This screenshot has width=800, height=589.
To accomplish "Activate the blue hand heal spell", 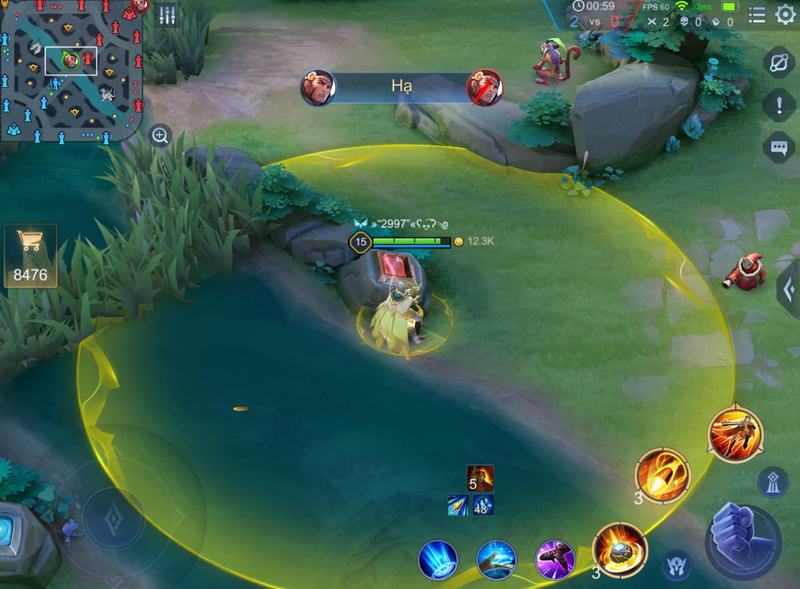I will point(496,559).
